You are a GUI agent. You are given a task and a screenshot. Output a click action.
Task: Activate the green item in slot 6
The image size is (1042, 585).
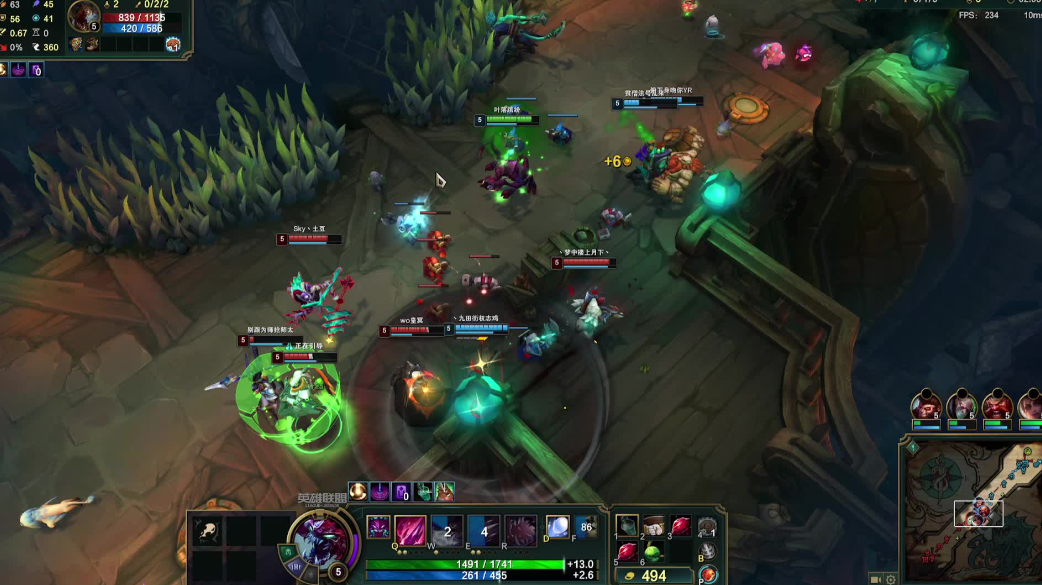coord(653,552)
